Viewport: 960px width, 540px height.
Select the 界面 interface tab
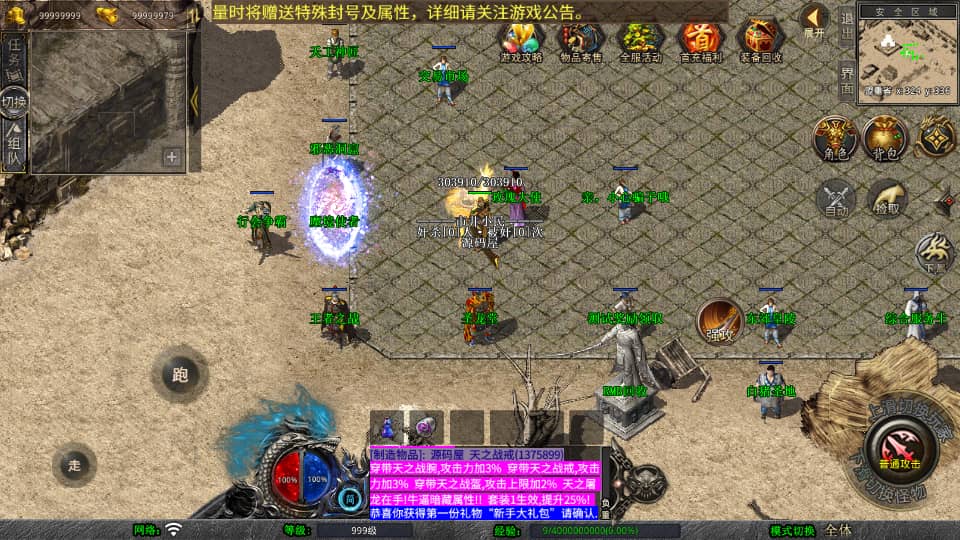[x=846, y=78]
